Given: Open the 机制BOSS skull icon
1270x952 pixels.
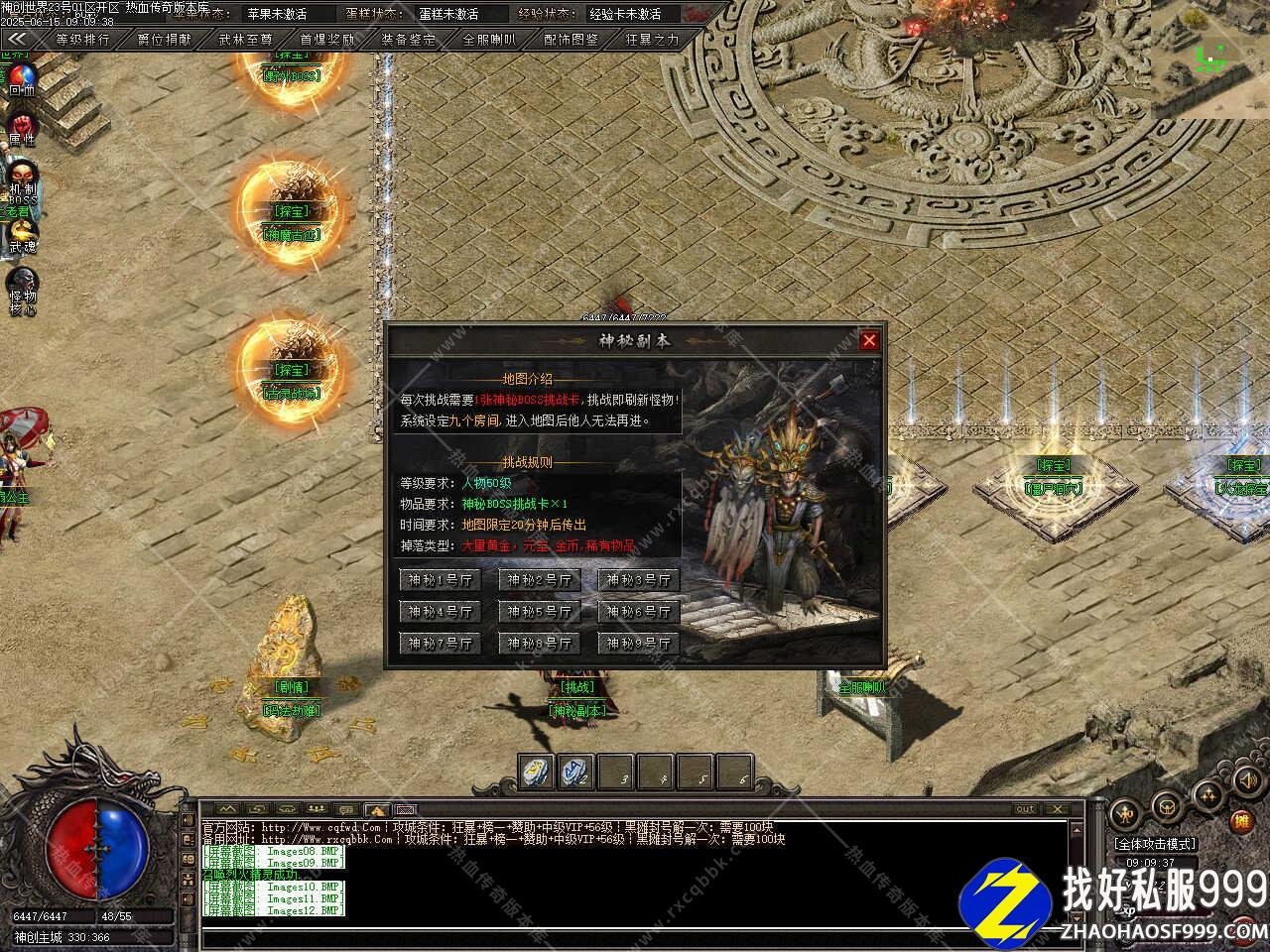Looking at the screenshot, I should pyautogui.click(x=21, y=178).
